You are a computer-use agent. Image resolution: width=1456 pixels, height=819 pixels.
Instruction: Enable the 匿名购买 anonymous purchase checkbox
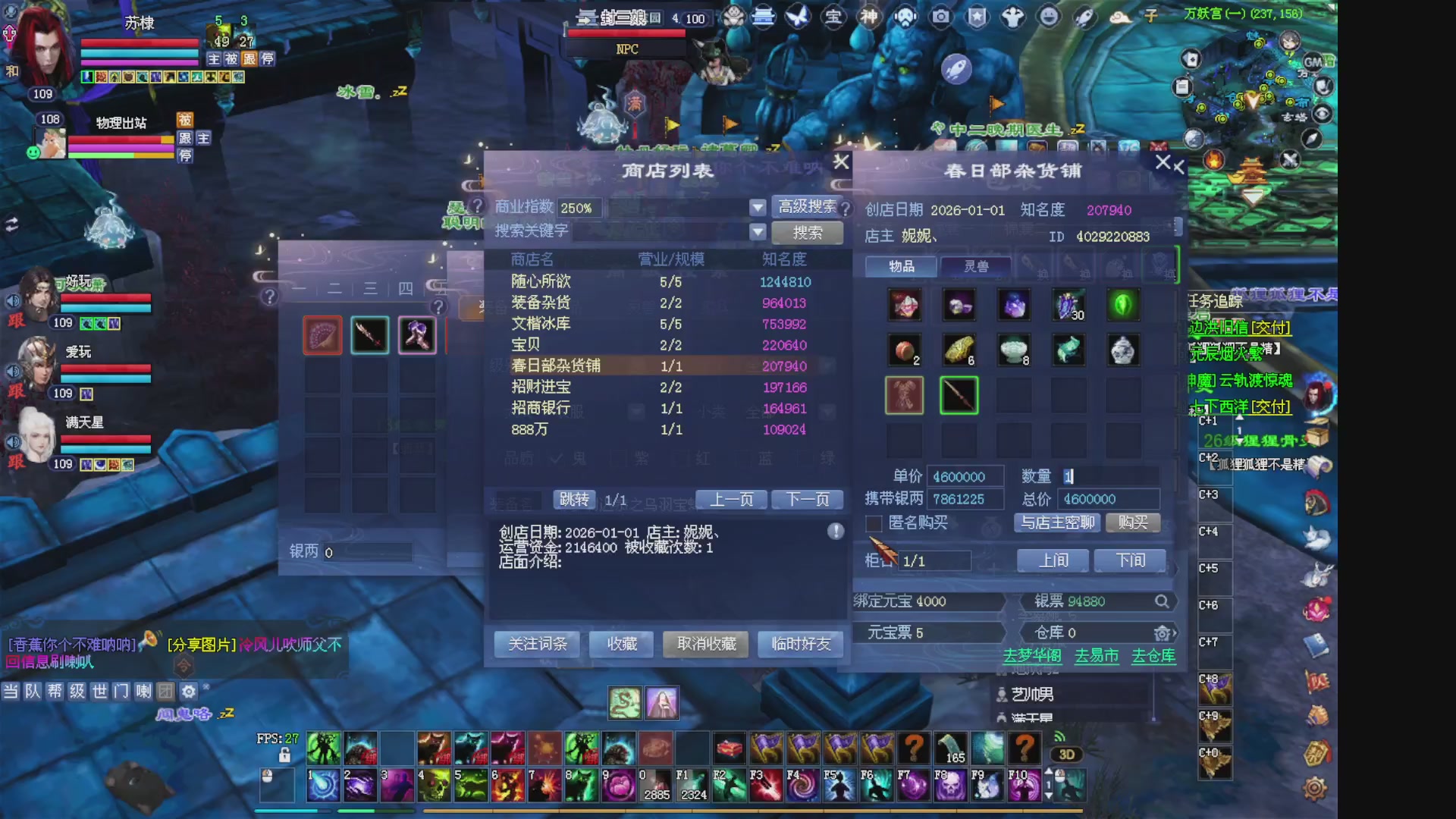[x=873, y=523]
